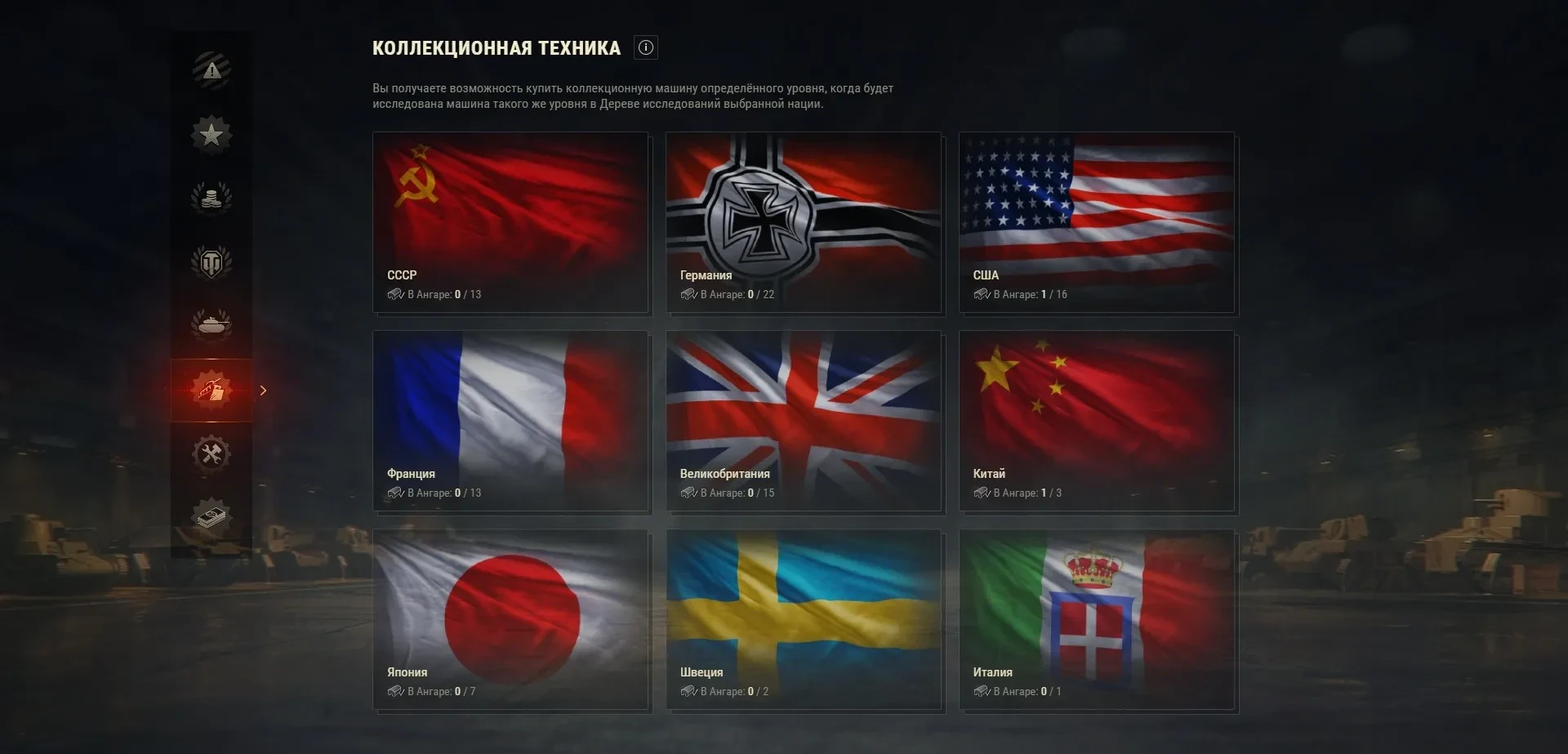Select the highlighted red collectible section tab
The width and height of the screenshot is (1568, 754).
[x=212, y=390]
